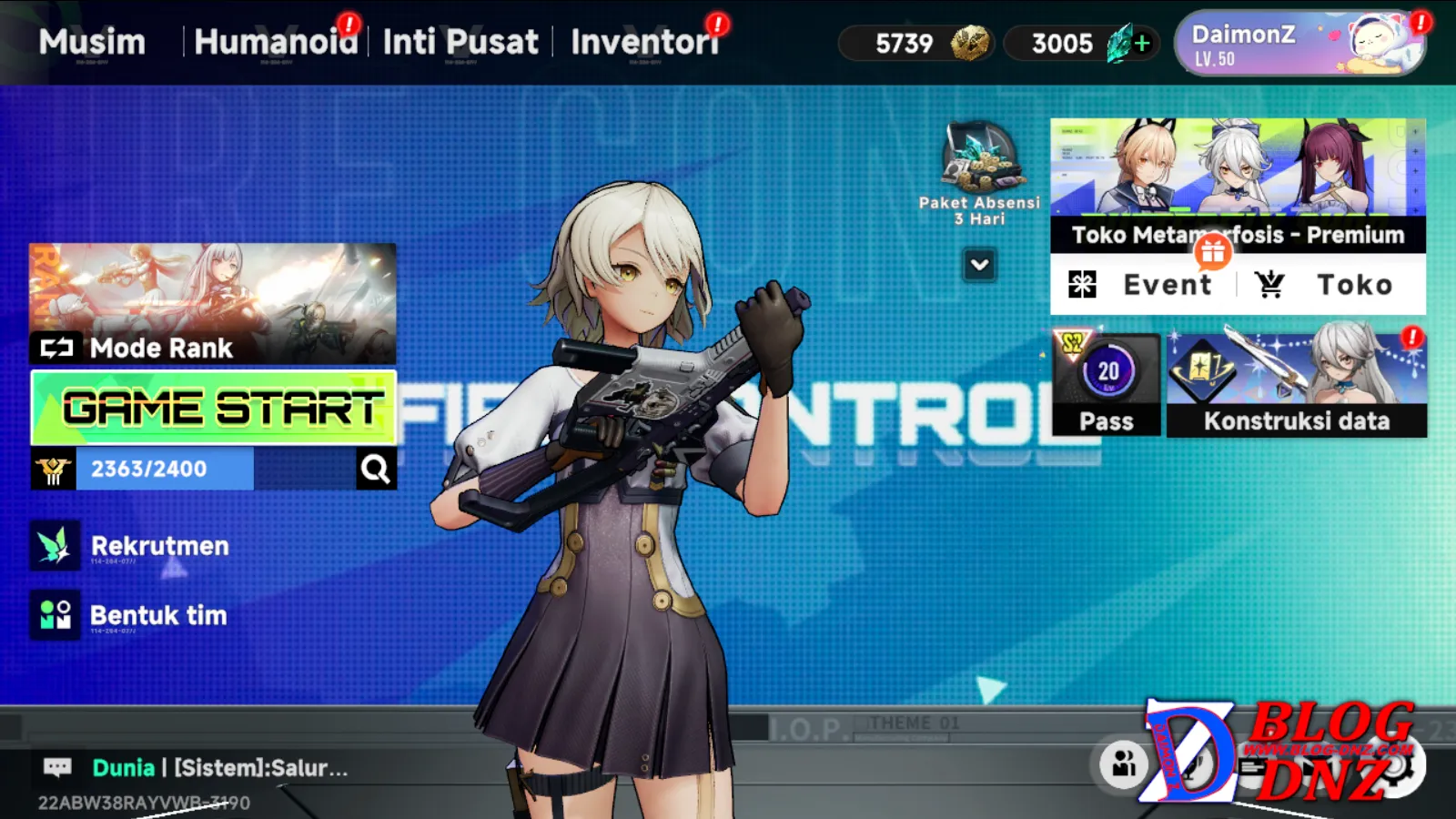1456x819 pixels.
Task: Add more crystal currency with the plus button
Action: pos(1143,43)
